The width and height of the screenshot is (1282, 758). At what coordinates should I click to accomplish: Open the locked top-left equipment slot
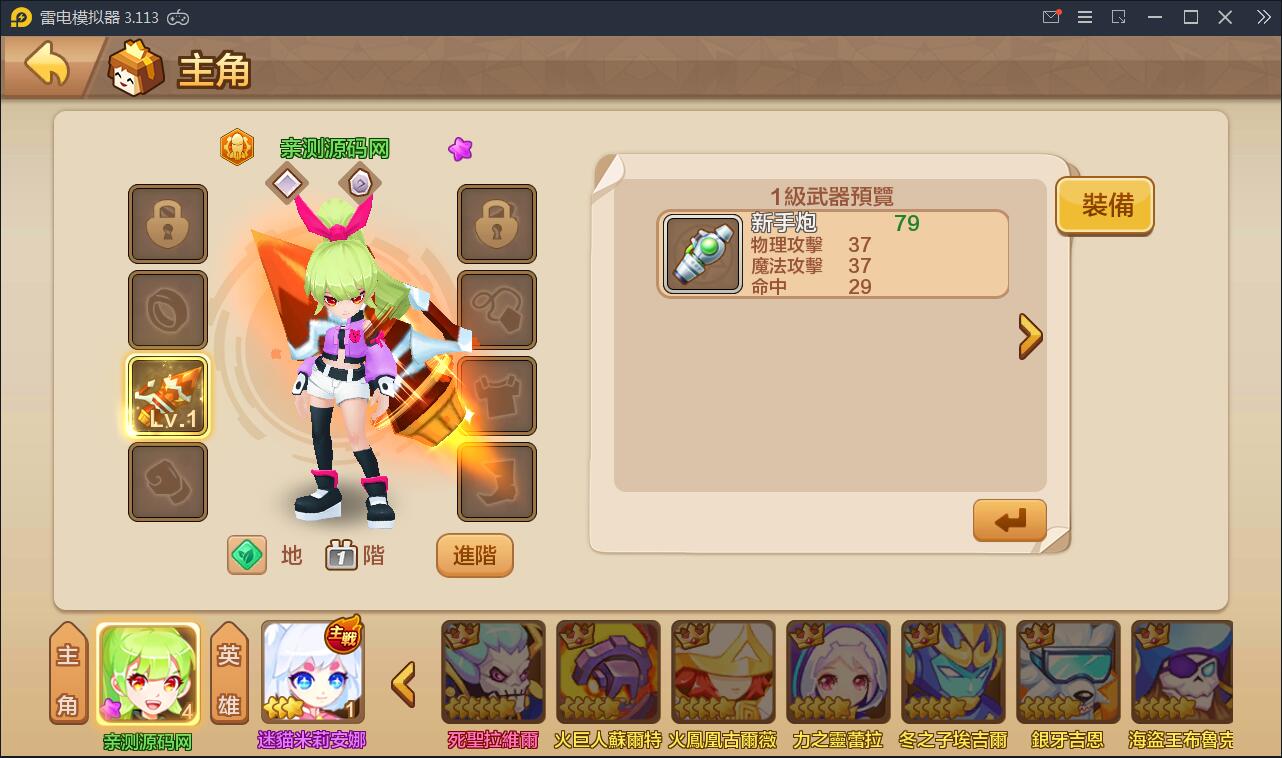click(x=168, y=224)
